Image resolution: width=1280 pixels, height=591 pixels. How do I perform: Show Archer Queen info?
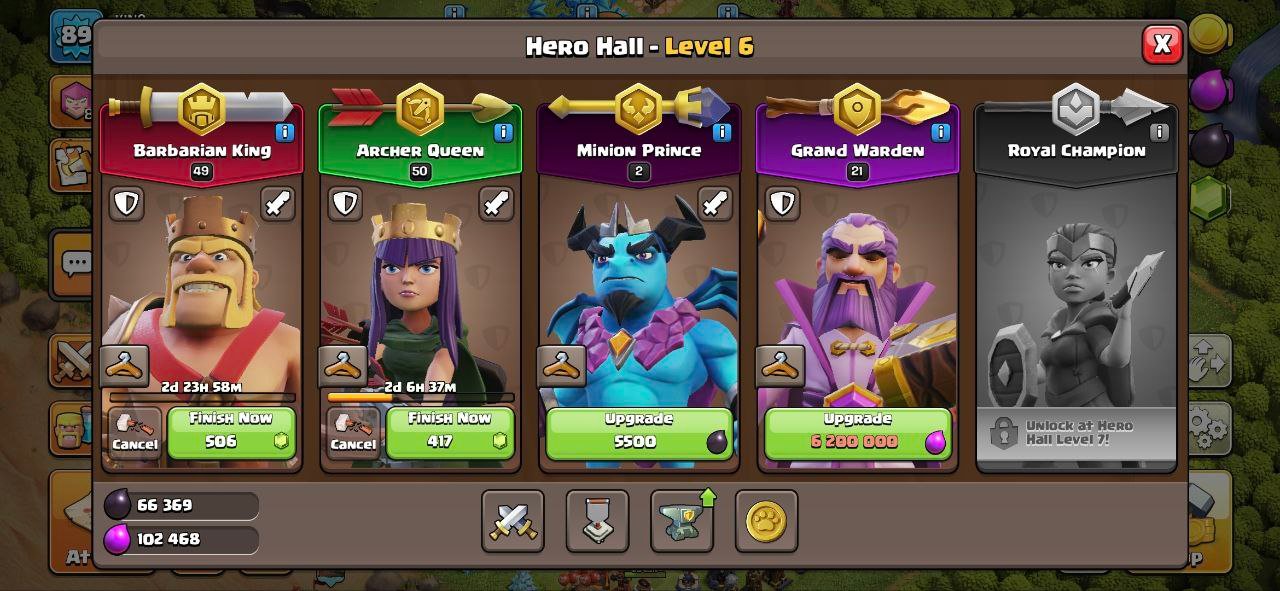pos(502,132)
